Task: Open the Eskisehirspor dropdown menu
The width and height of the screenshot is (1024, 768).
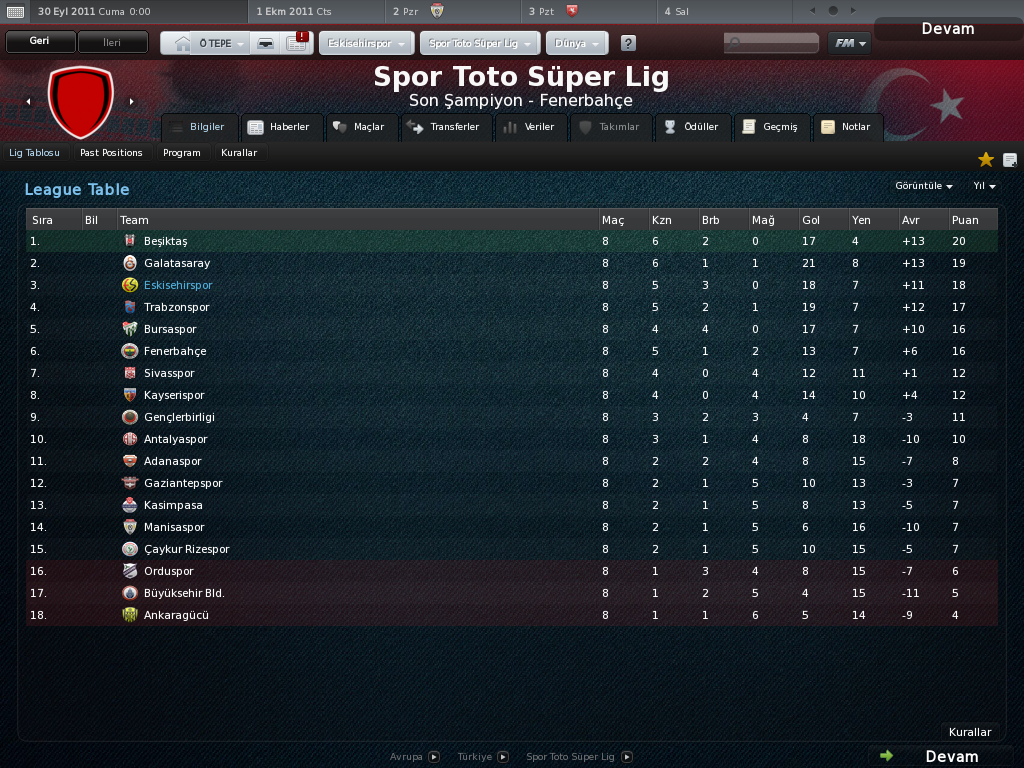Action: click(x=367, y=44)
